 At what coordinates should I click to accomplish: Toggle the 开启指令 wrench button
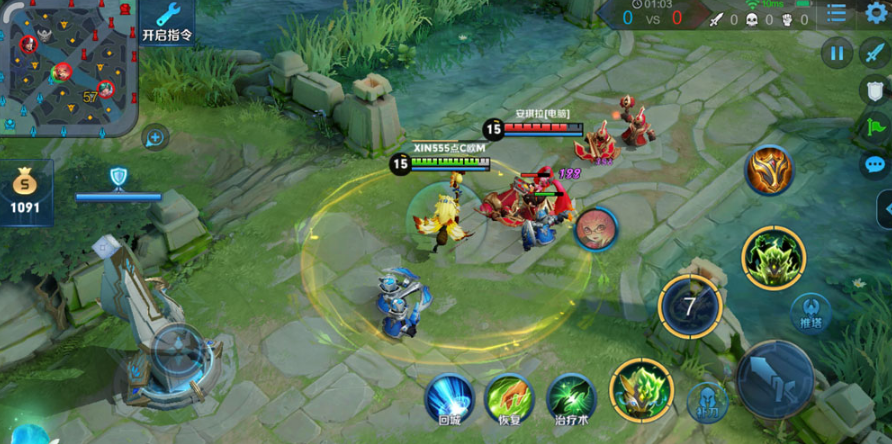pyautogui.click(x=166, y=22)
